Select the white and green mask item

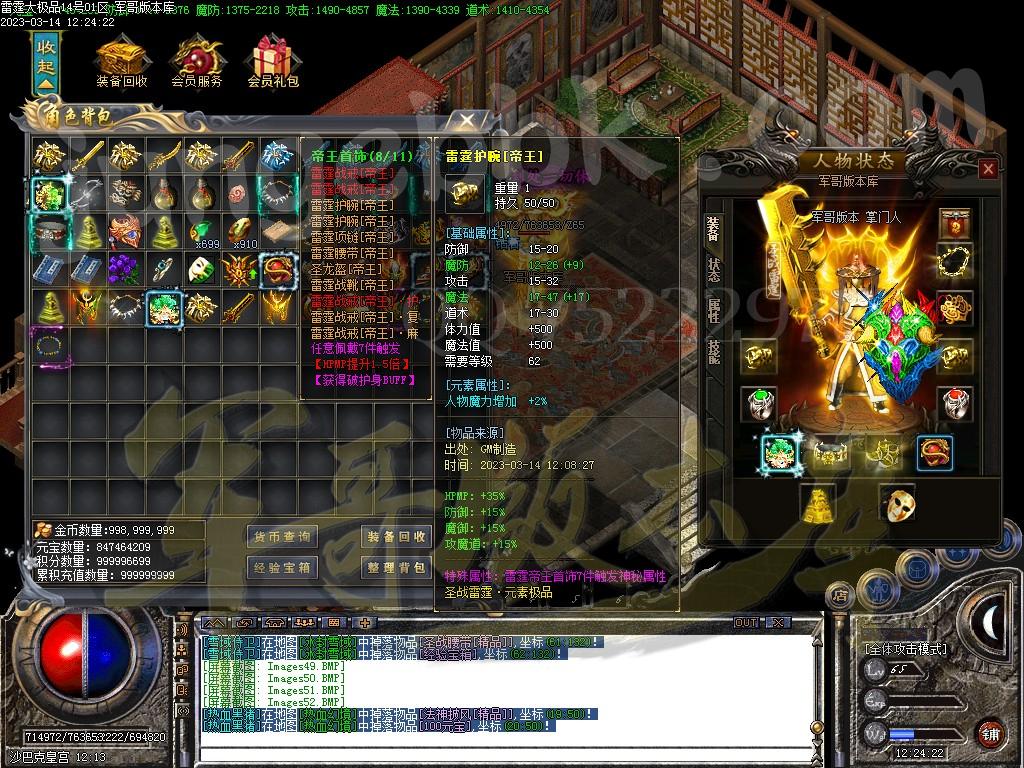click(199, 268)
